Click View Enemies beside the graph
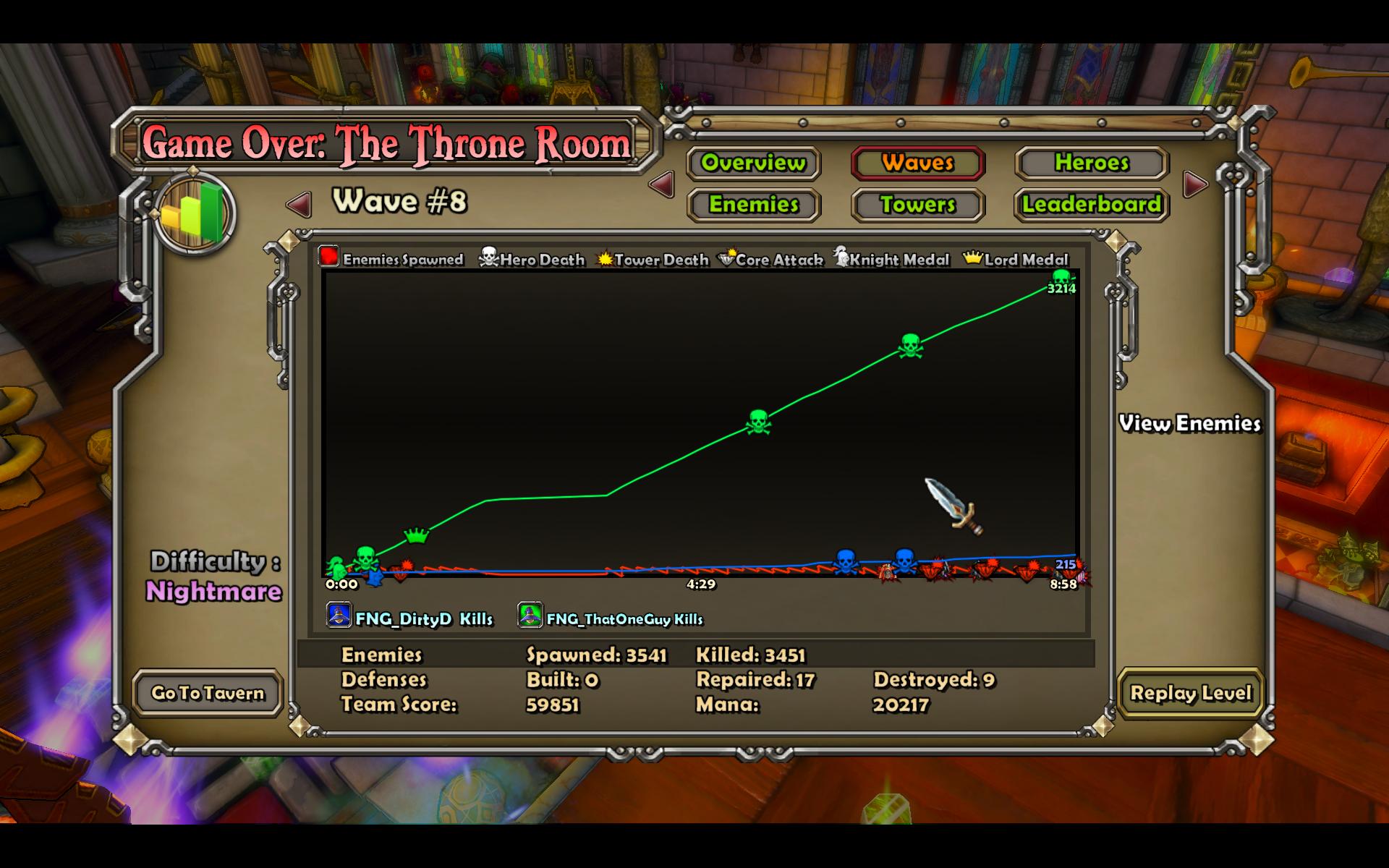This screenshot has width=1389, height=868. [x=1189, y=423]
